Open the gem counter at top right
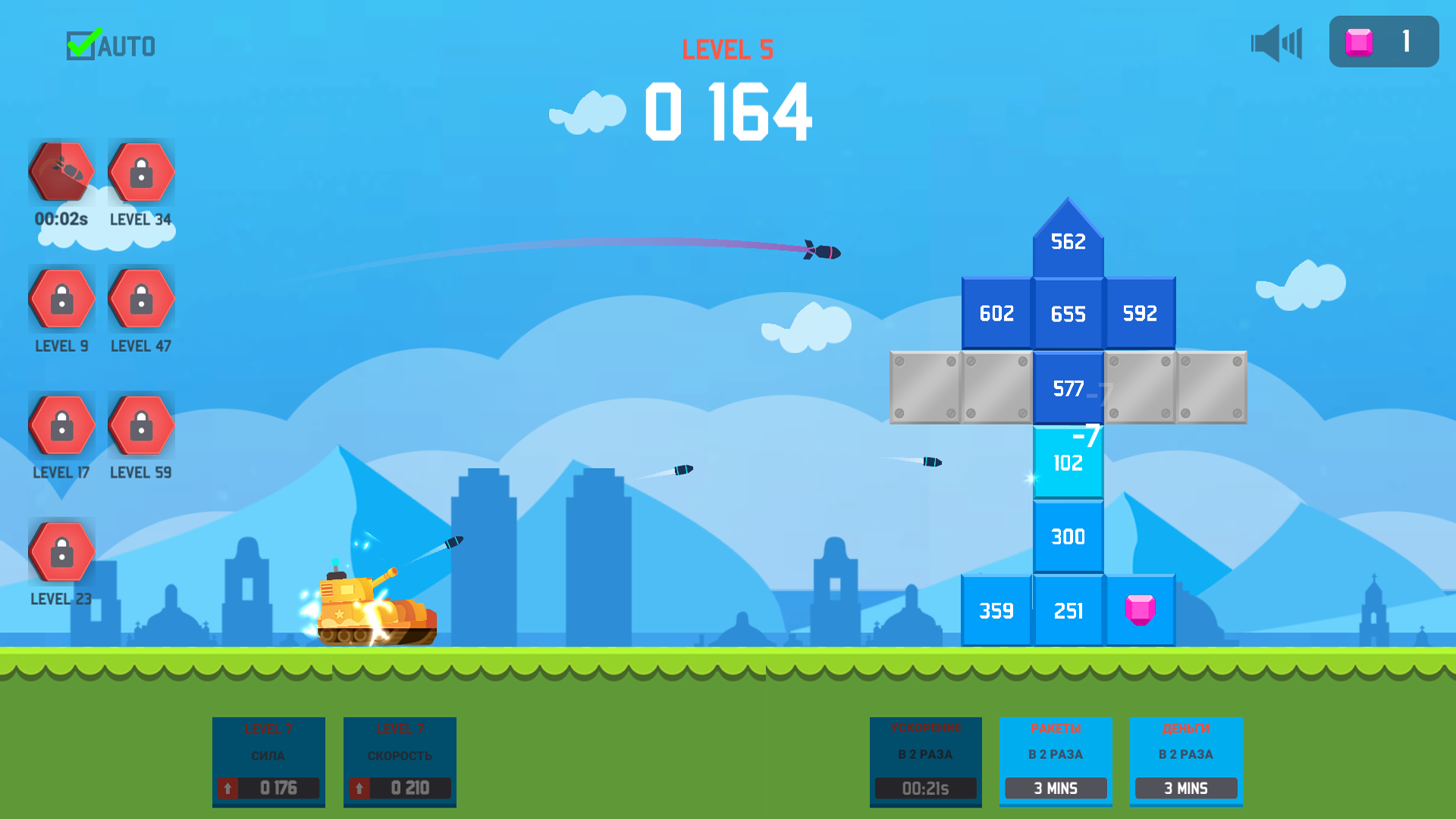 1383,42
